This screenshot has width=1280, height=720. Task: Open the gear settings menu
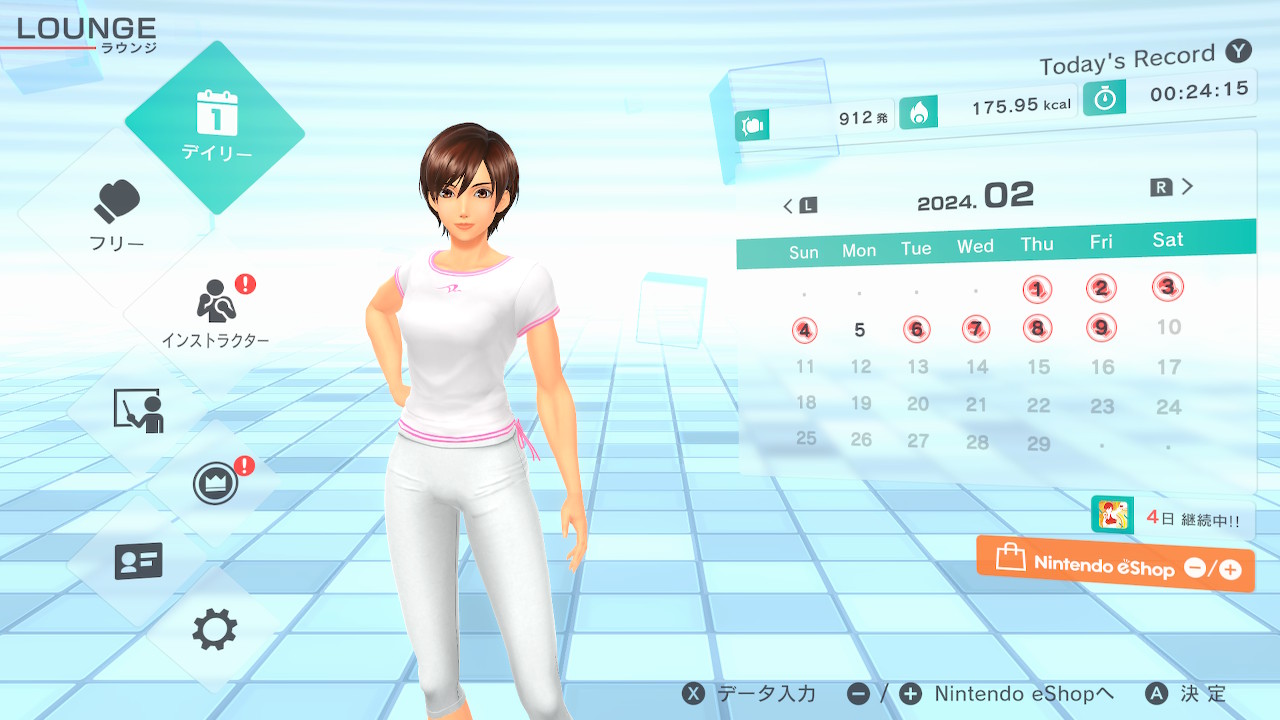[215, 630]
